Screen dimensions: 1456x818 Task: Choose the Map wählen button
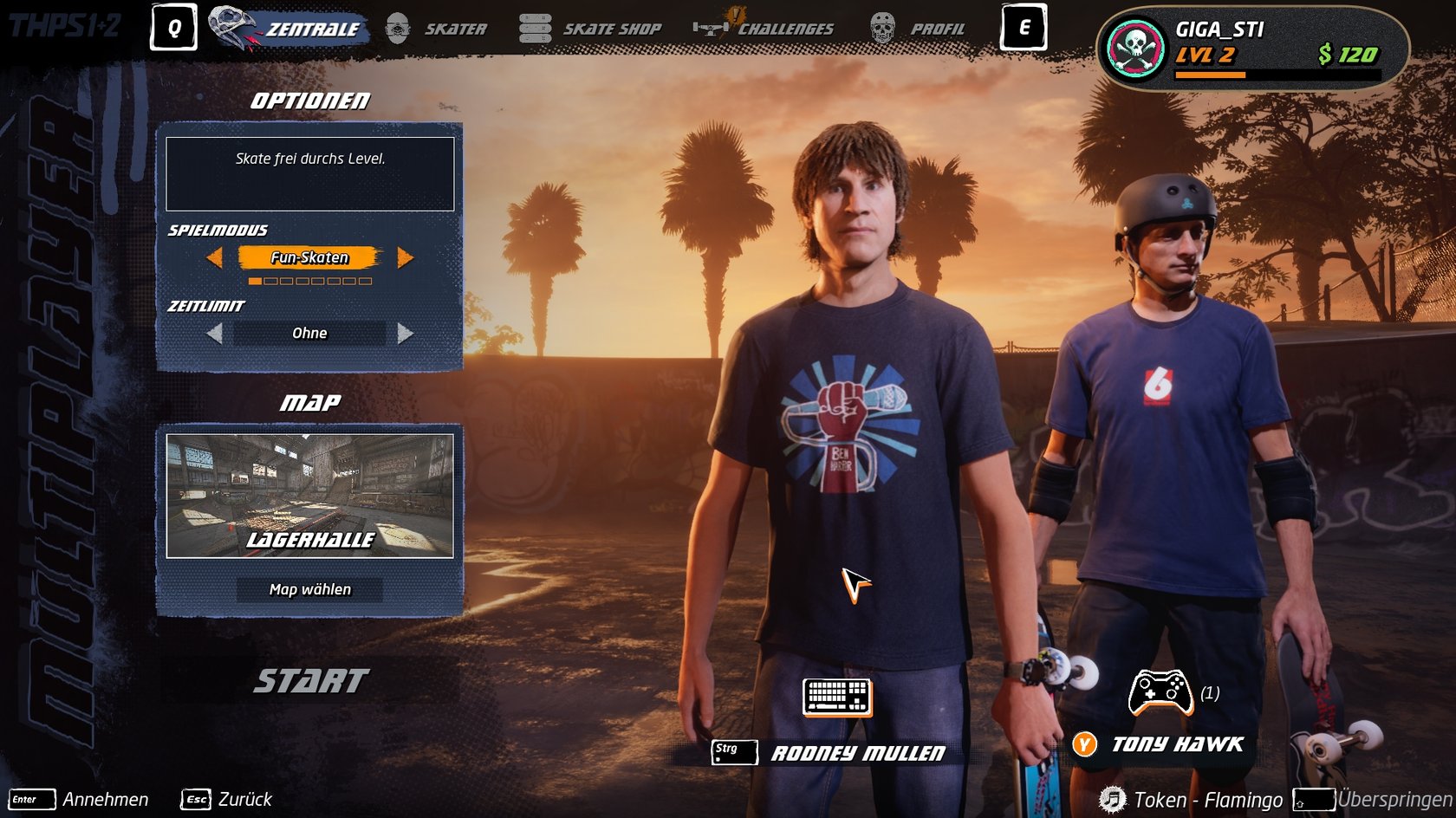(309, 589)
